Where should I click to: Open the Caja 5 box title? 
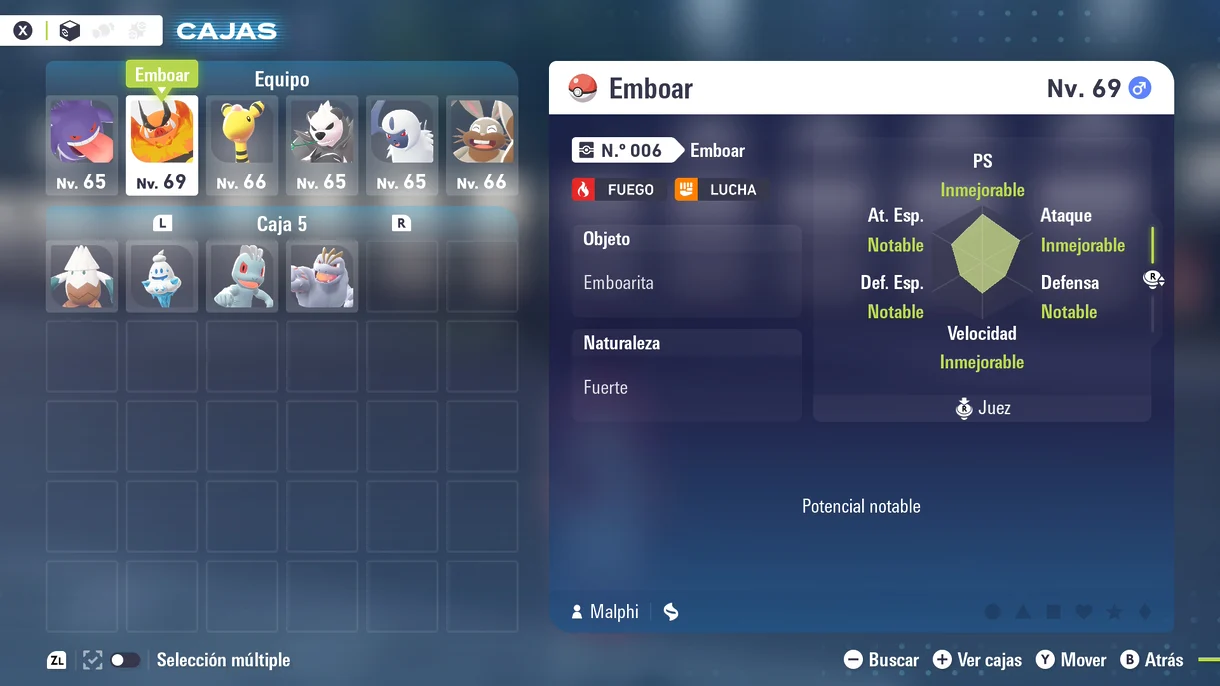(x=282, y=224)
